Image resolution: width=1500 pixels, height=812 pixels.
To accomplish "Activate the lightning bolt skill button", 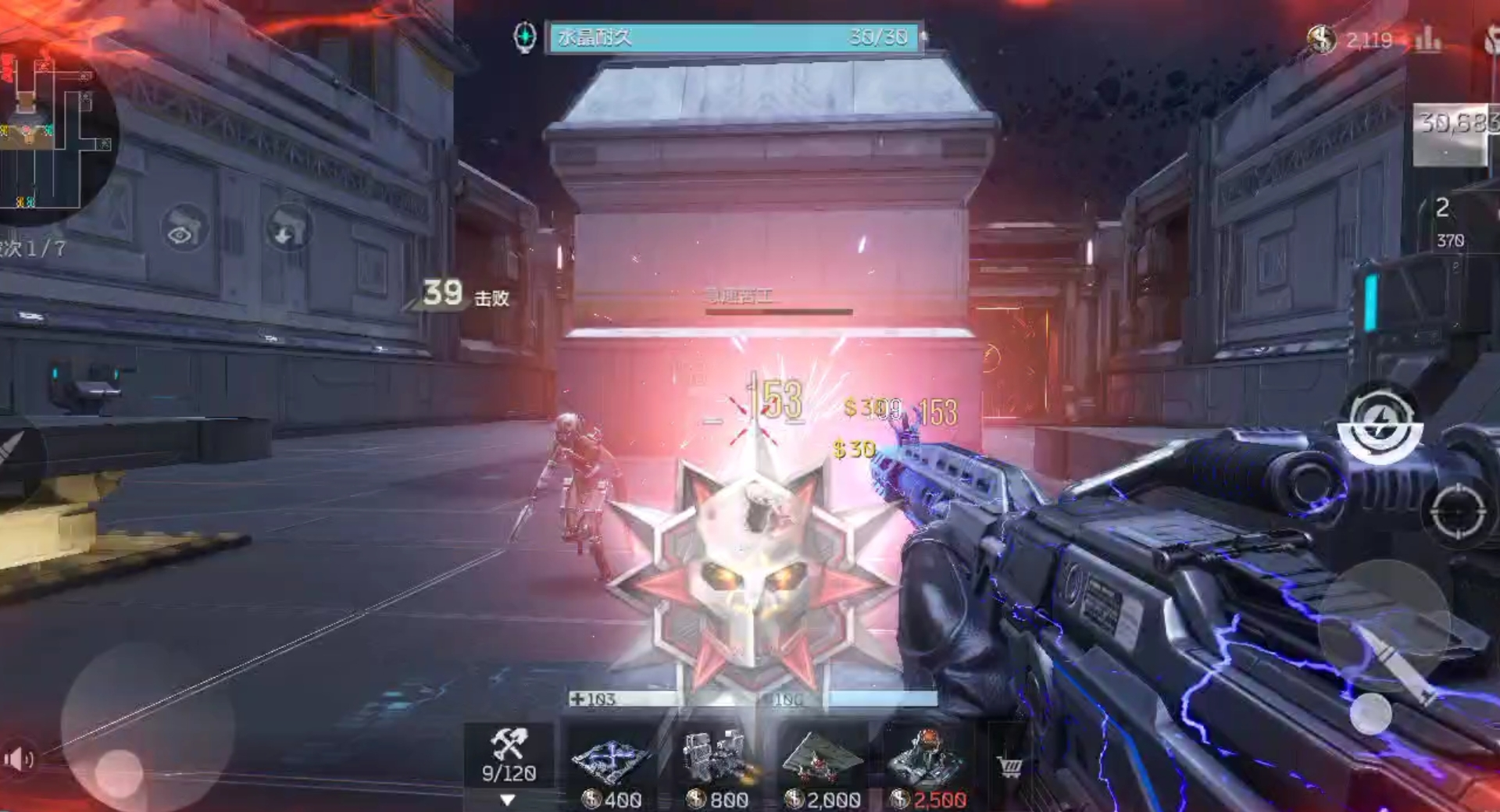I will click(1380, 423).
